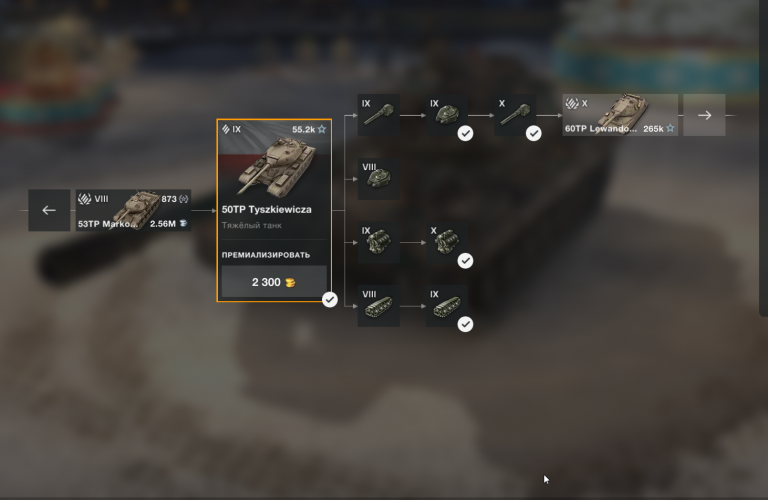The height and width of the screenshot is (500, 768).
Task: Go back with the left arrow button
Action: (49, 210)
